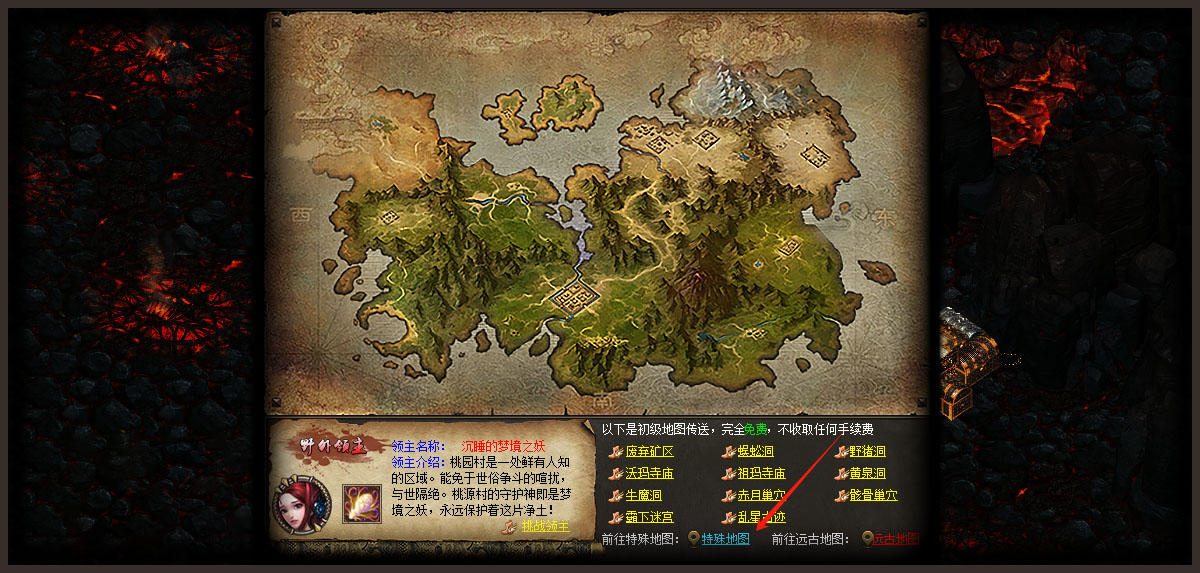1200x573 pixels.
Task: Select the 蜈蚣洞 teleport link
Action: coord(755,452)
